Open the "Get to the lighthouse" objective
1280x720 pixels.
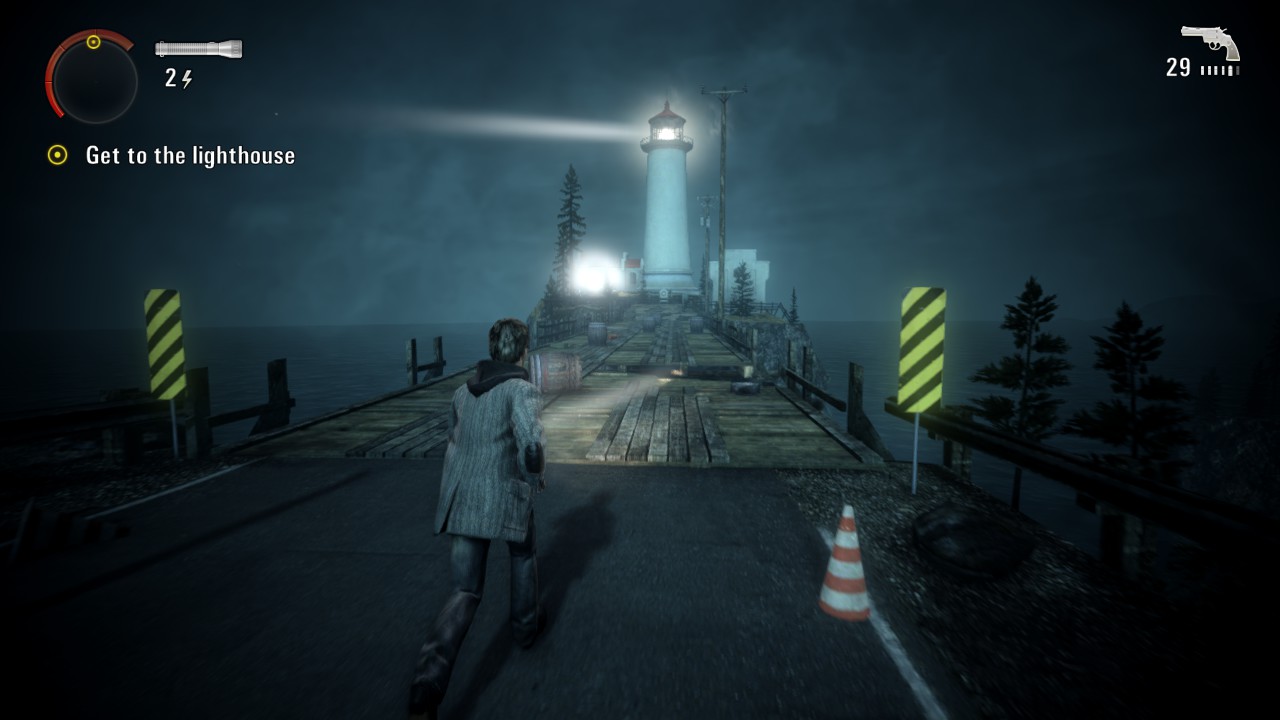tap(190, 156)
